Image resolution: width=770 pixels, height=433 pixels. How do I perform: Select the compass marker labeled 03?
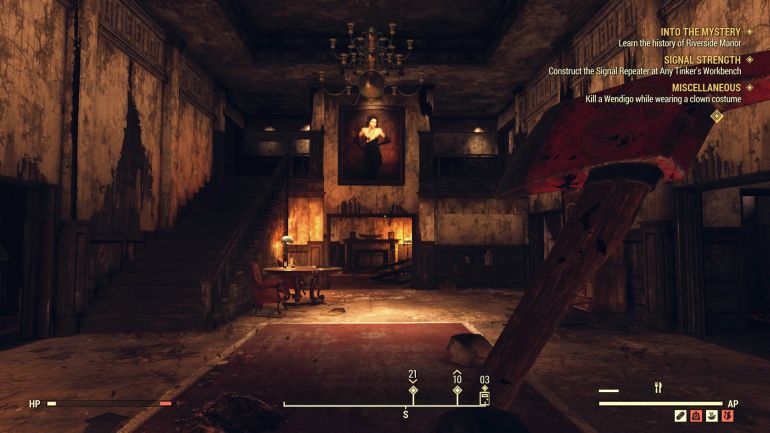coord(485,391)
